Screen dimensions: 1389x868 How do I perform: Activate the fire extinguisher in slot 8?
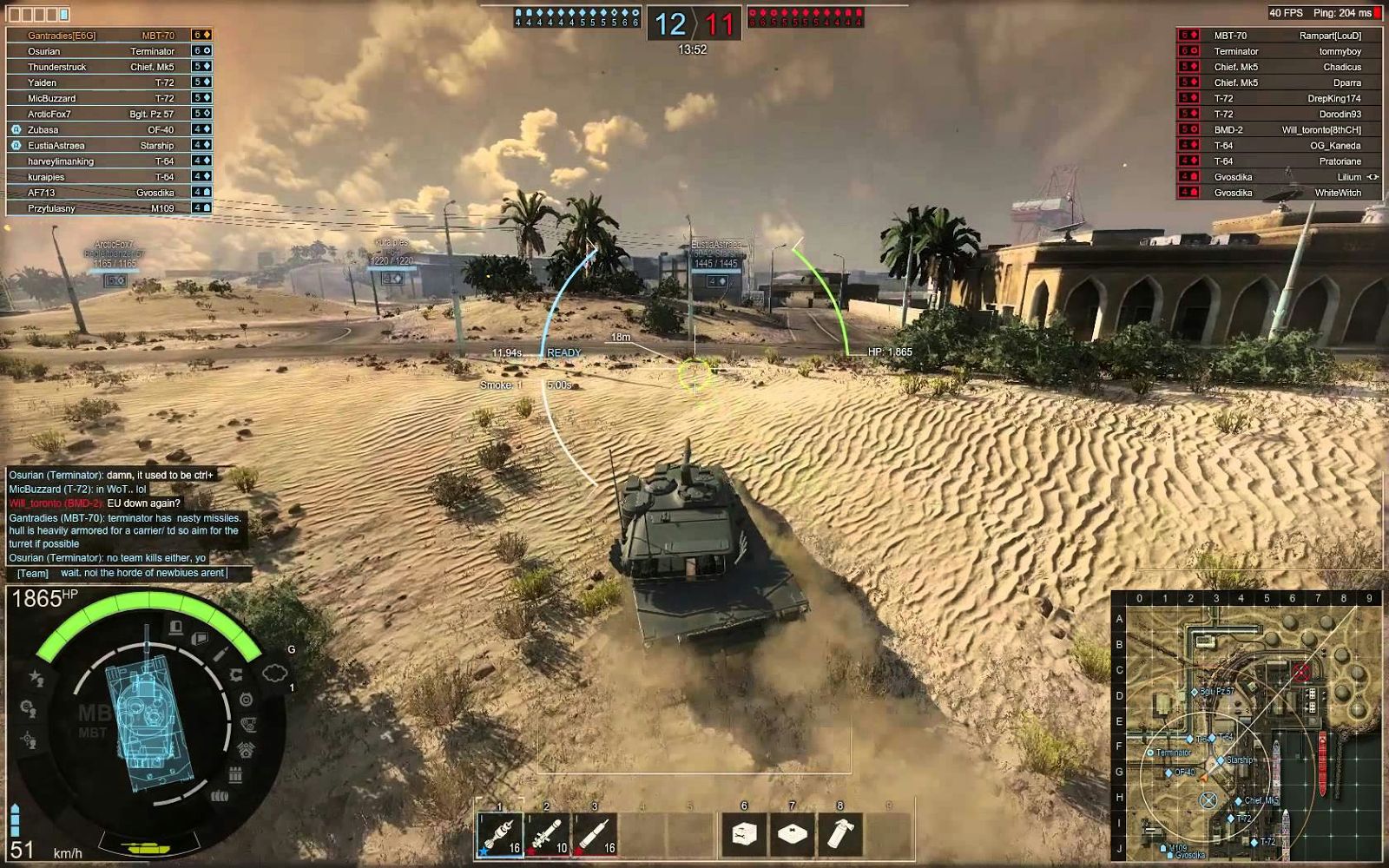point(839,835)
